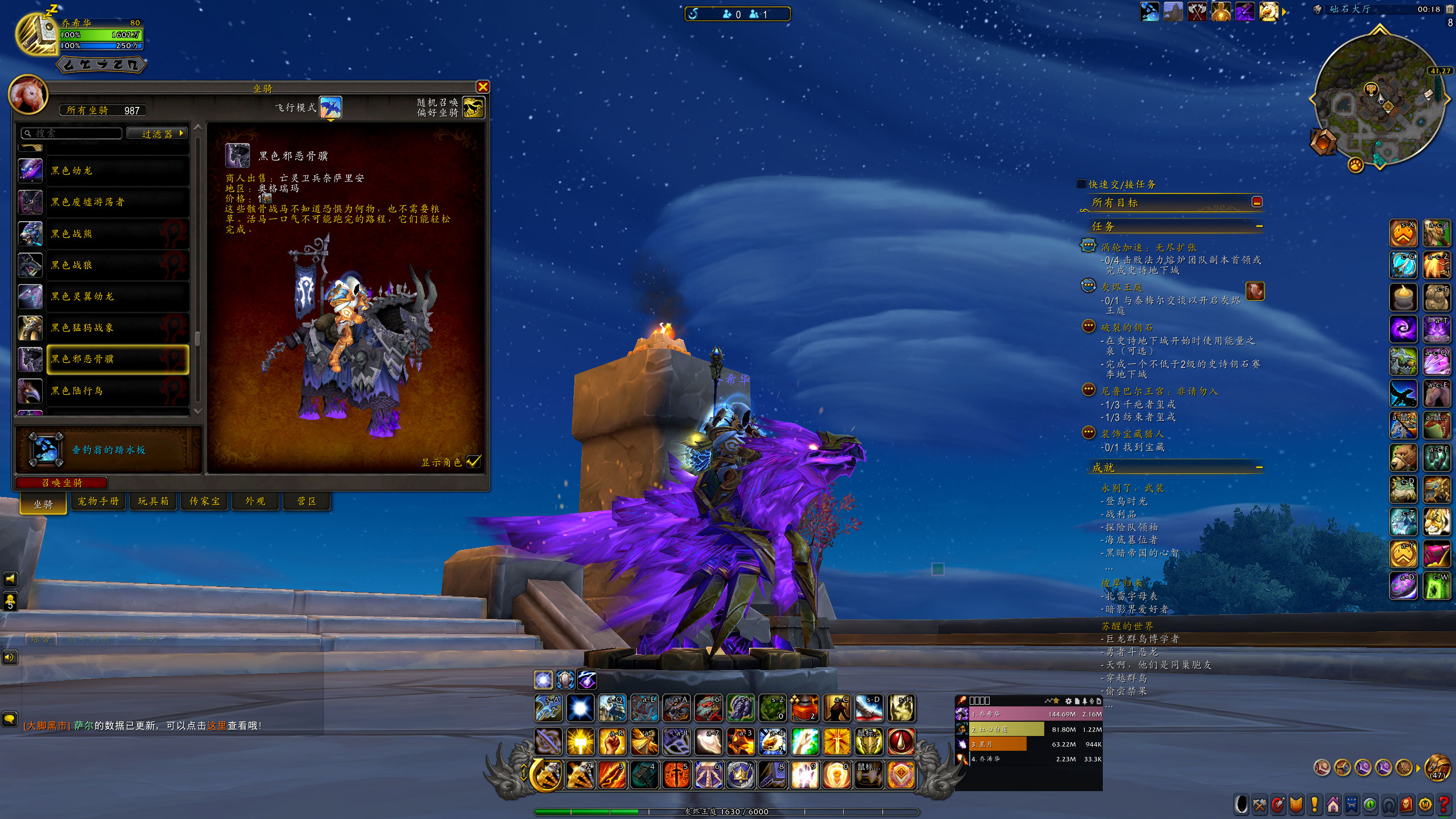Tick the 快速交/接任务 checkbox

click(x=1081, y=184)
